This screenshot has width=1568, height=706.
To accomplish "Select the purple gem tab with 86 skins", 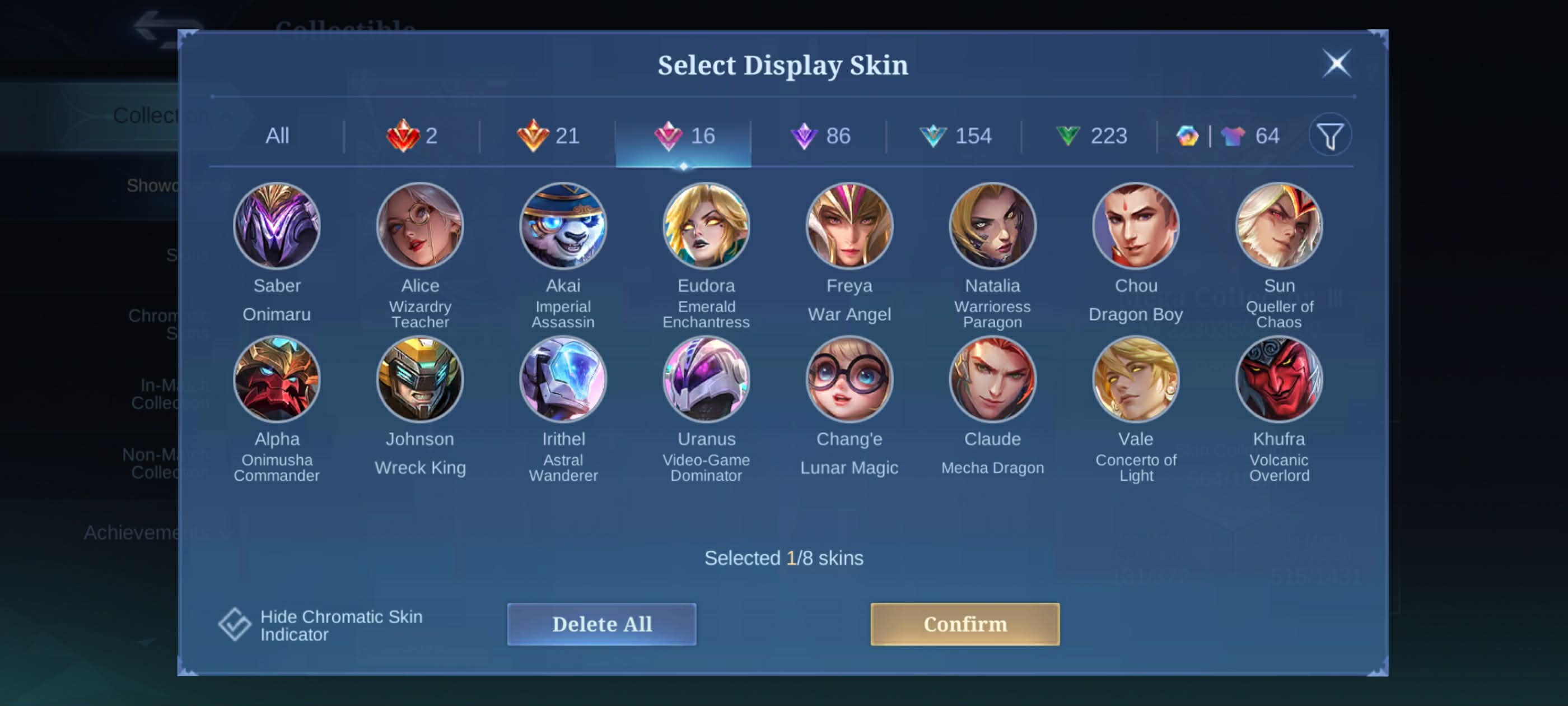I will [x=820, y=136].
